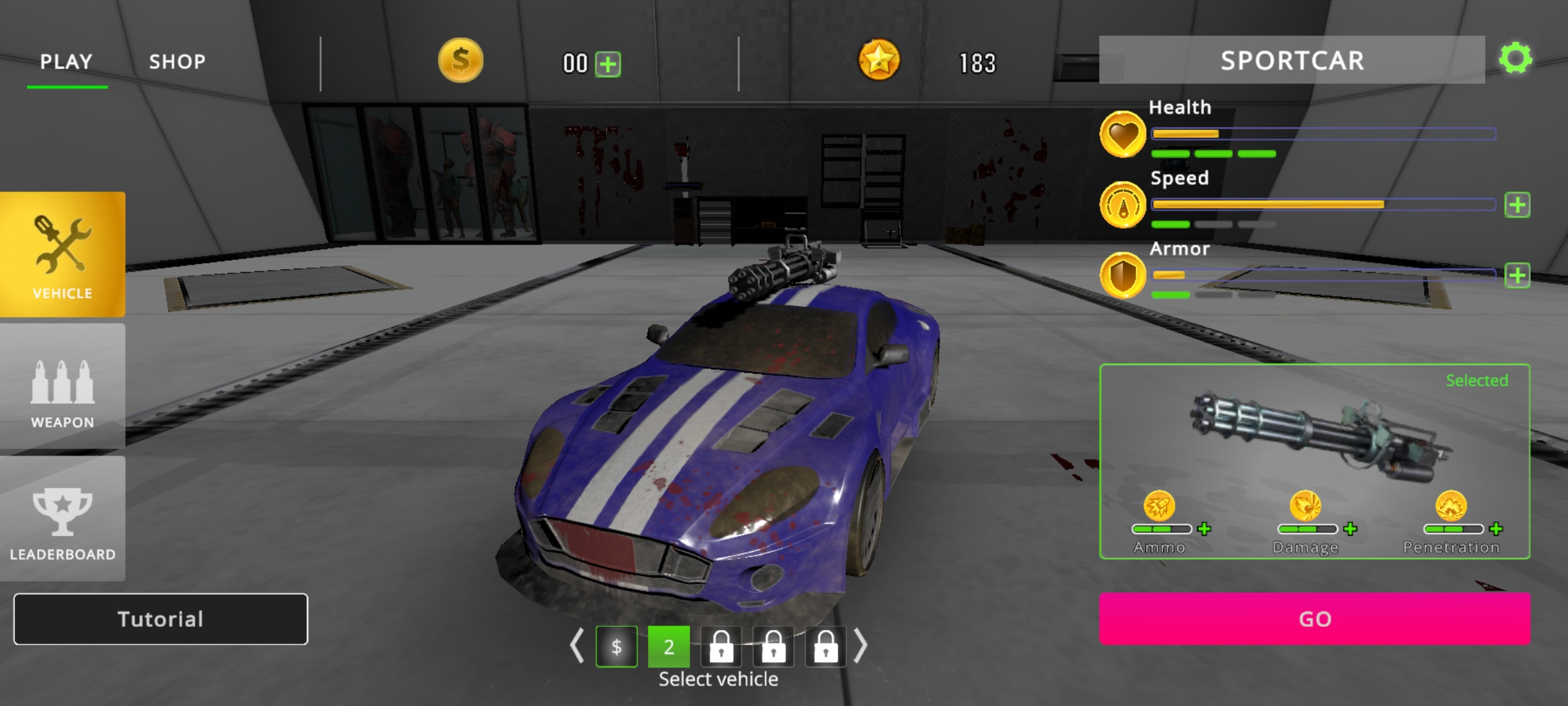
Task: Go to the next vehicle with right arrow
Action: 860,647
